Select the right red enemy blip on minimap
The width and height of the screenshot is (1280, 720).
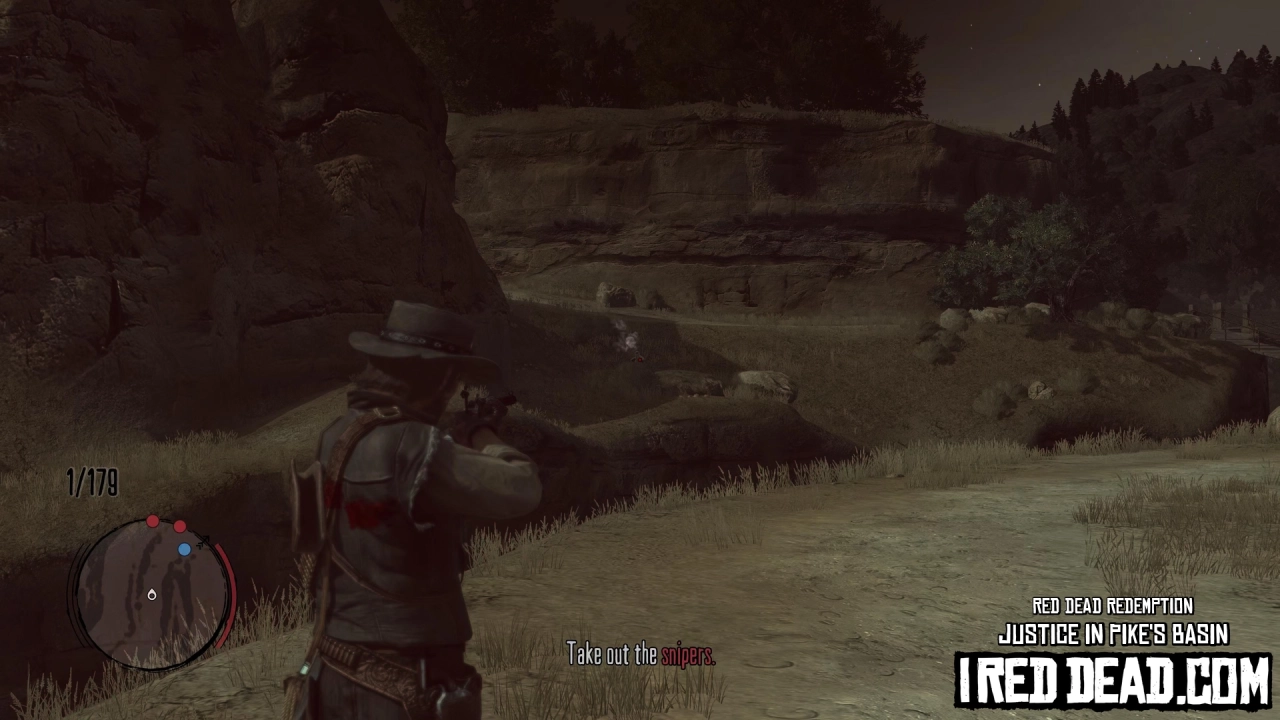(x=179, y=526)
